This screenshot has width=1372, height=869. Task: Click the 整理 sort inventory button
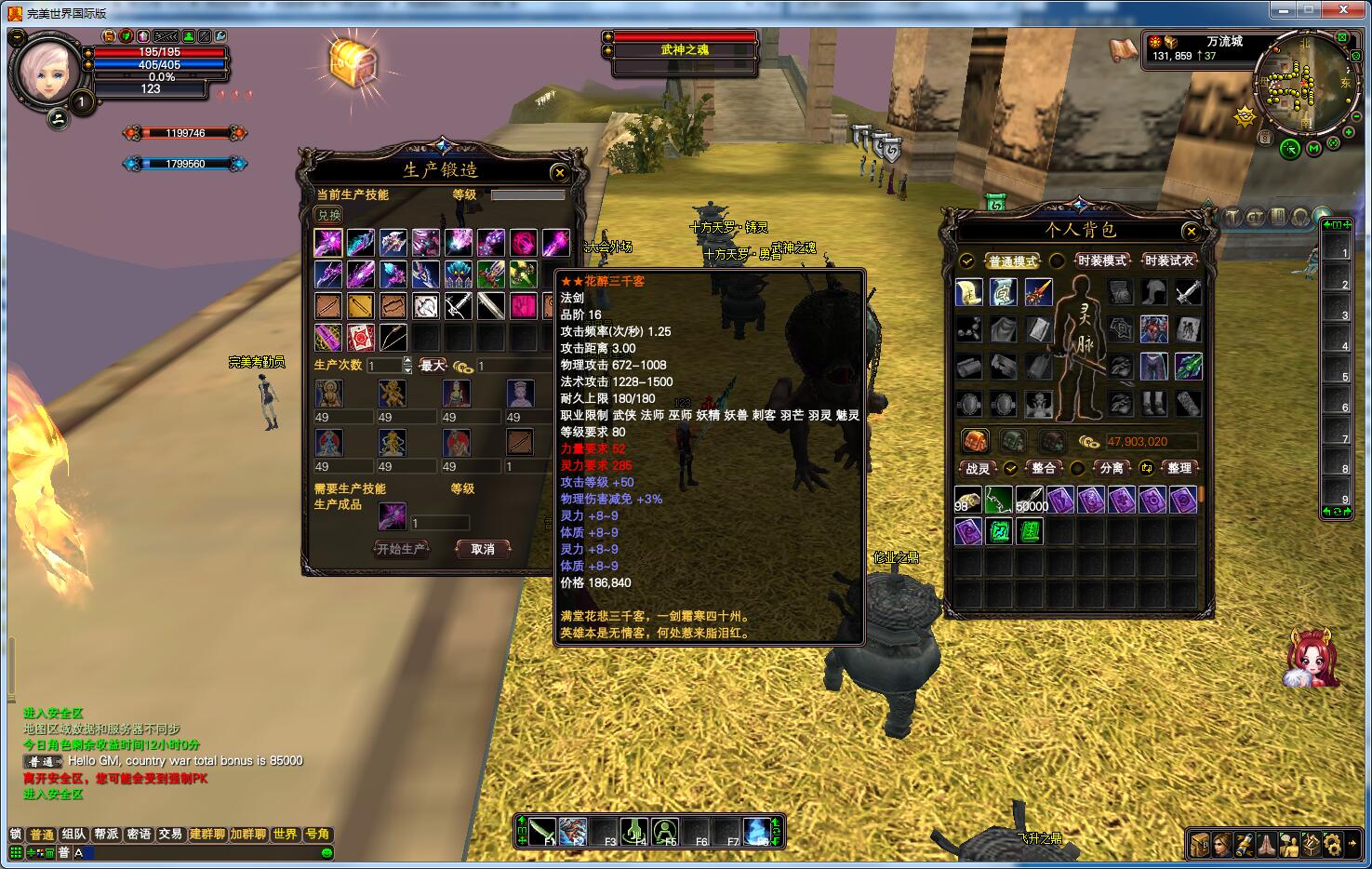point(1179,468)
